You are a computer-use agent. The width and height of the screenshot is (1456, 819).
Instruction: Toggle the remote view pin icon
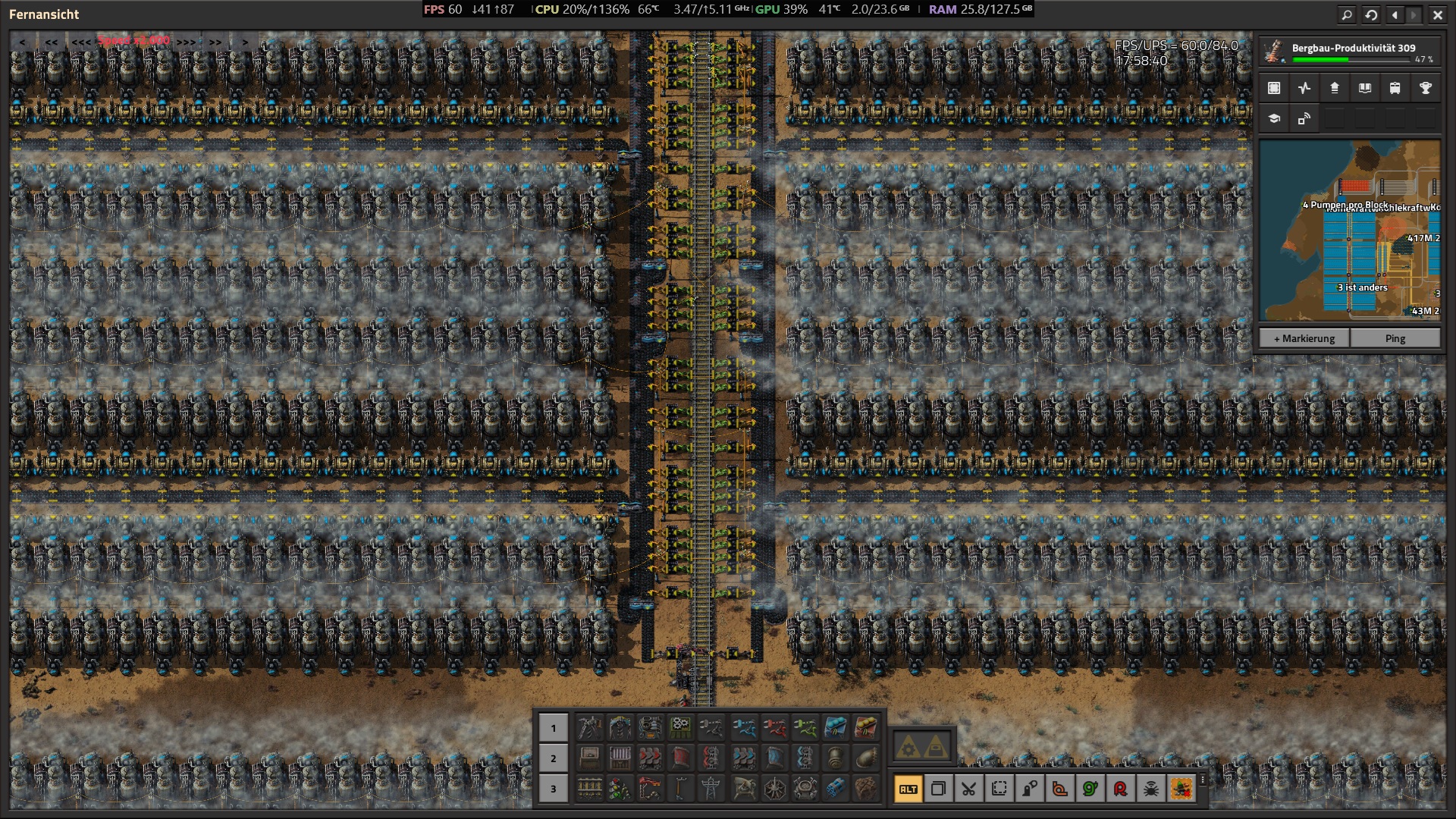click(x=1304, y=118)
